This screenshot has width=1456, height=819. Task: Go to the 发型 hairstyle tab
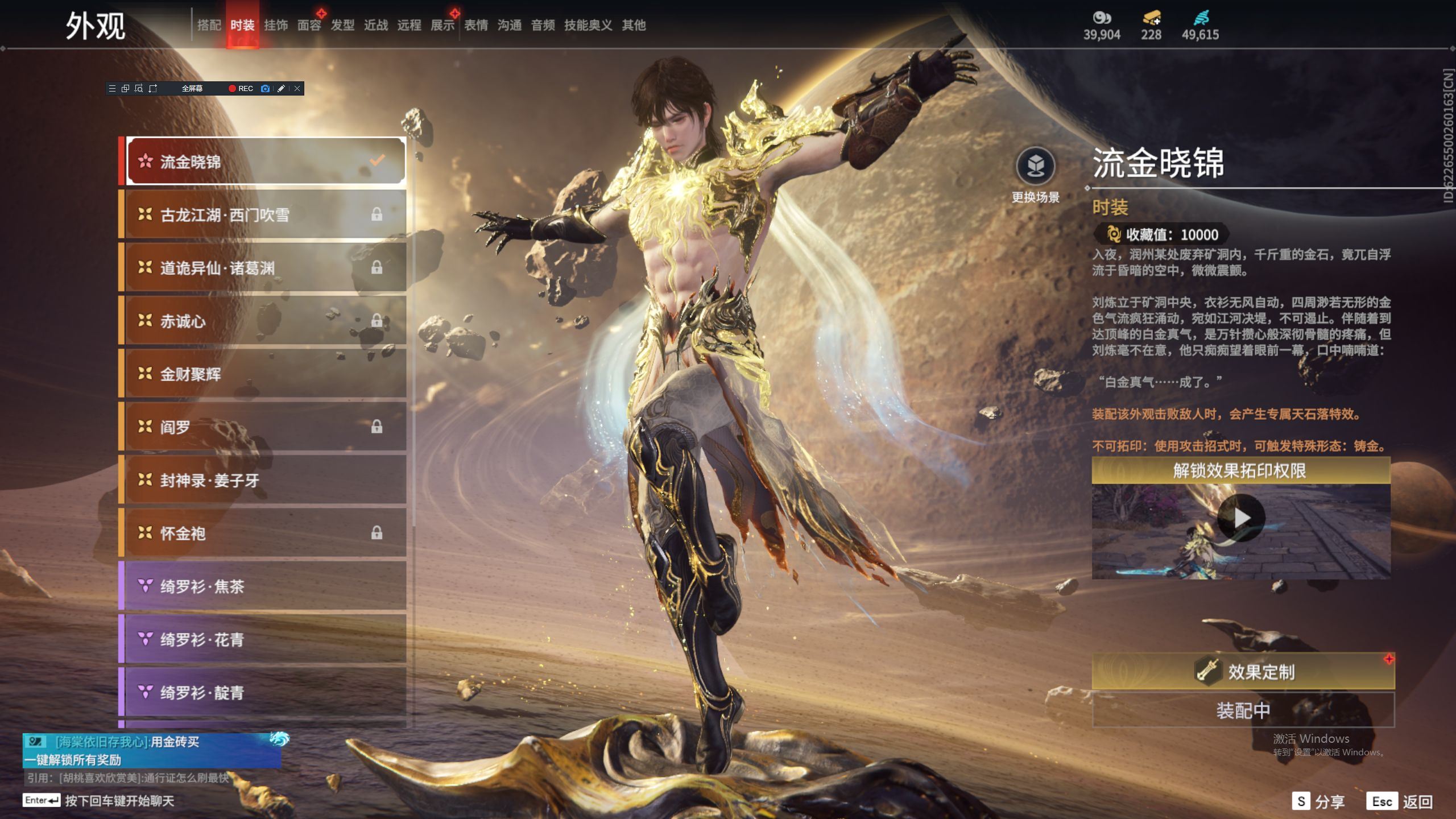point(342,25)
